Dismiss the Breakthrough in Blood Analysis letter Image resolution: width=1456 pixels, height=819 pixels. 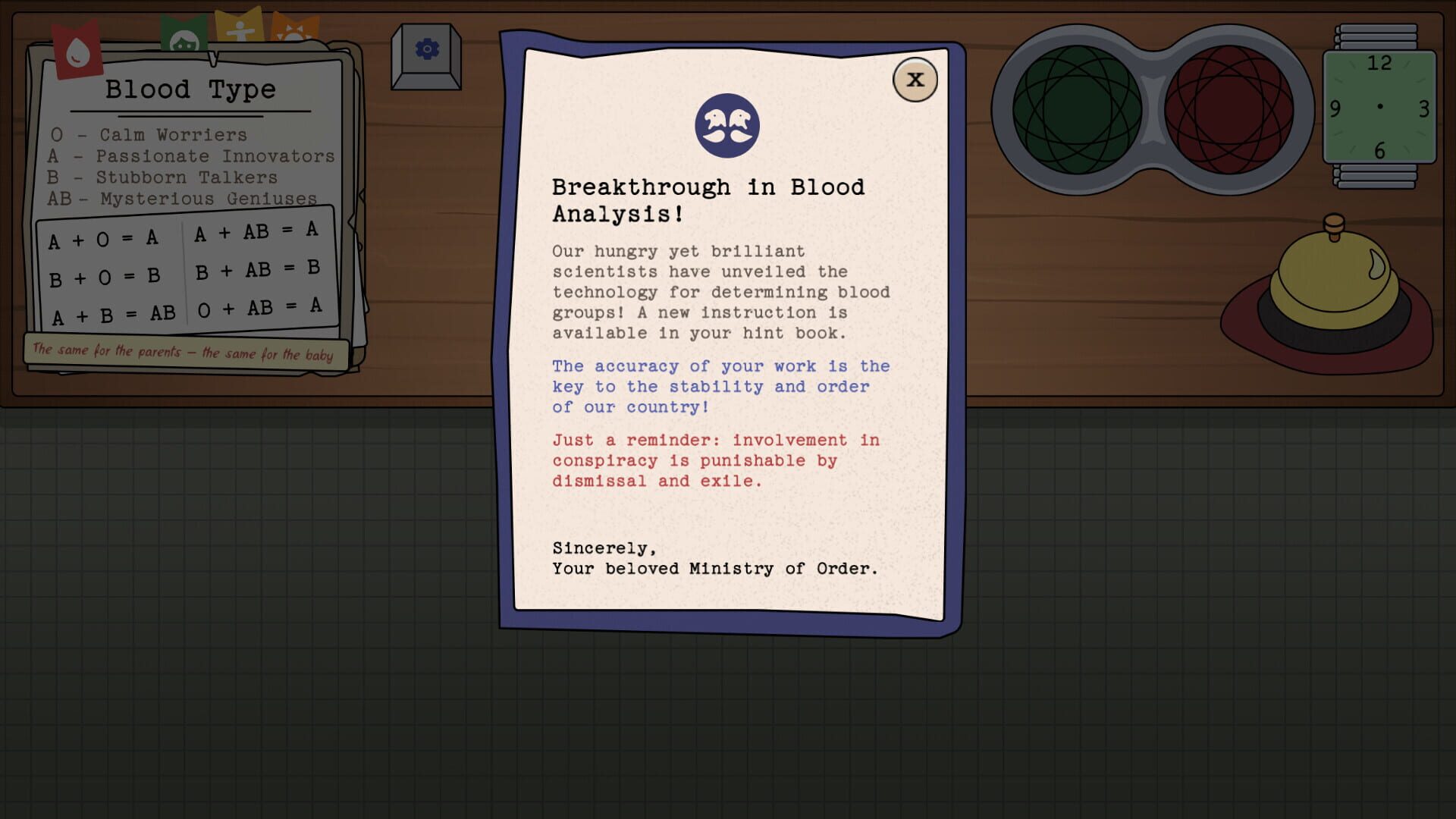tap(915, 79)
